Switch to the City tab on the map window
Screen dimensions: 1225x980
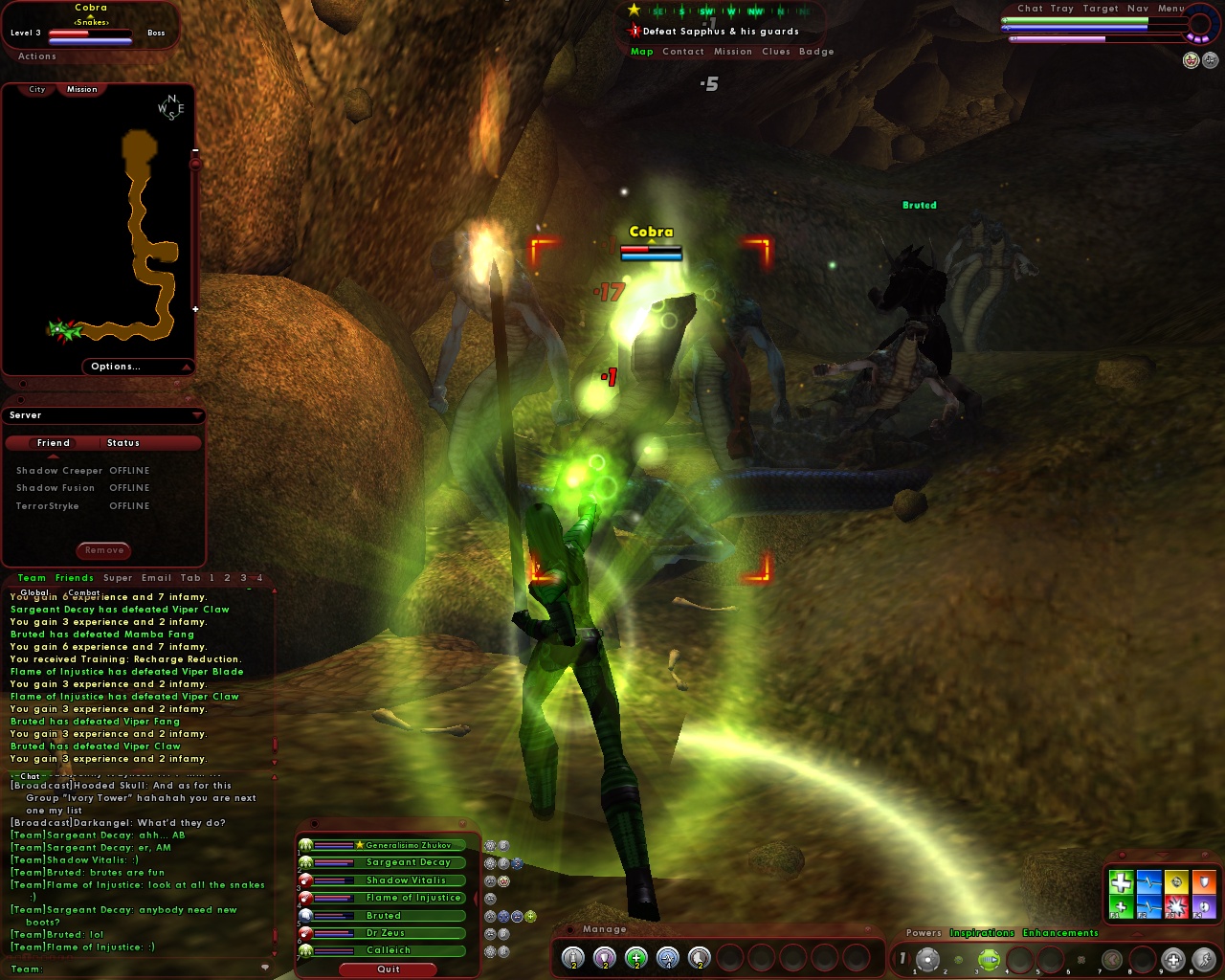pos(35,89)
